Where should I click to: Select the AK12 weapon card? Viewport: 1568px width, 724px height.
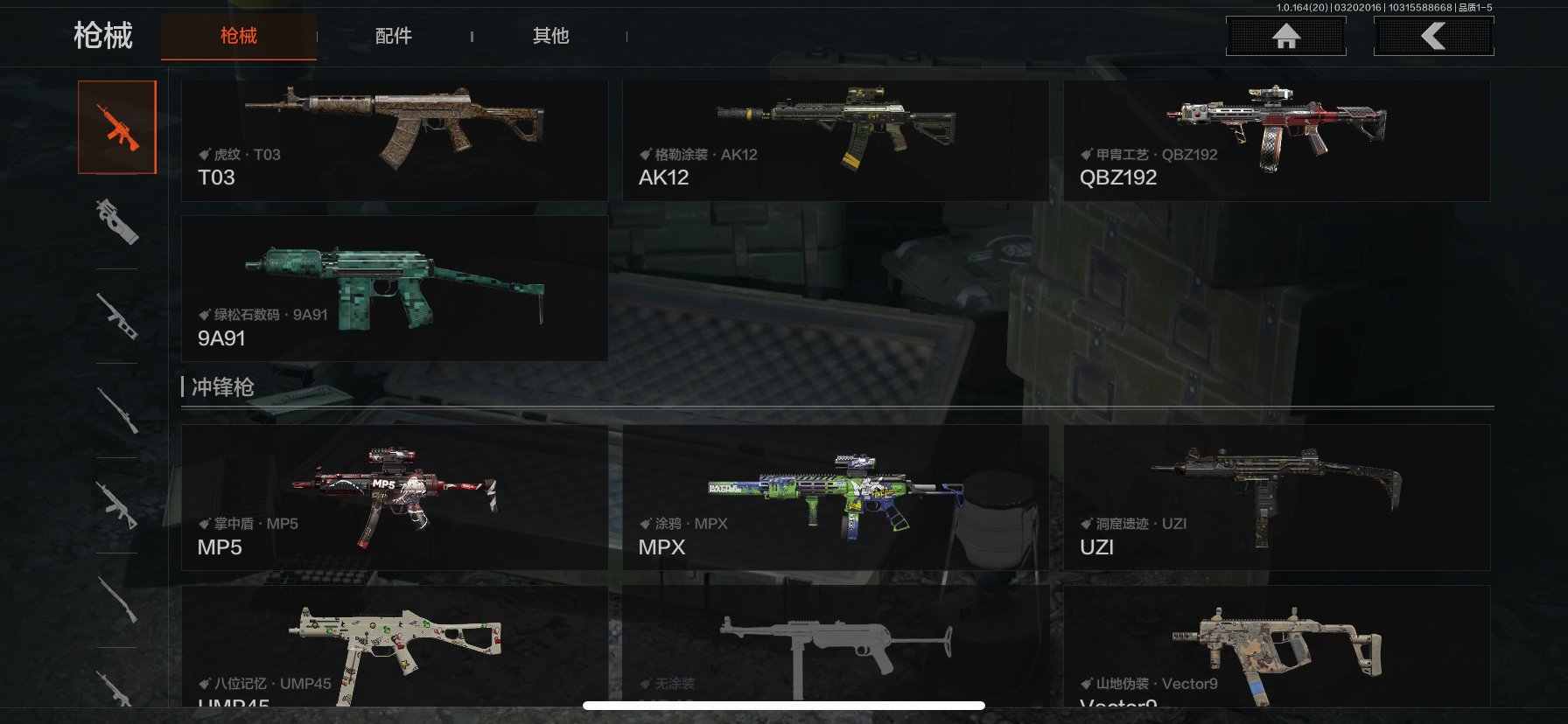point(835,140)
